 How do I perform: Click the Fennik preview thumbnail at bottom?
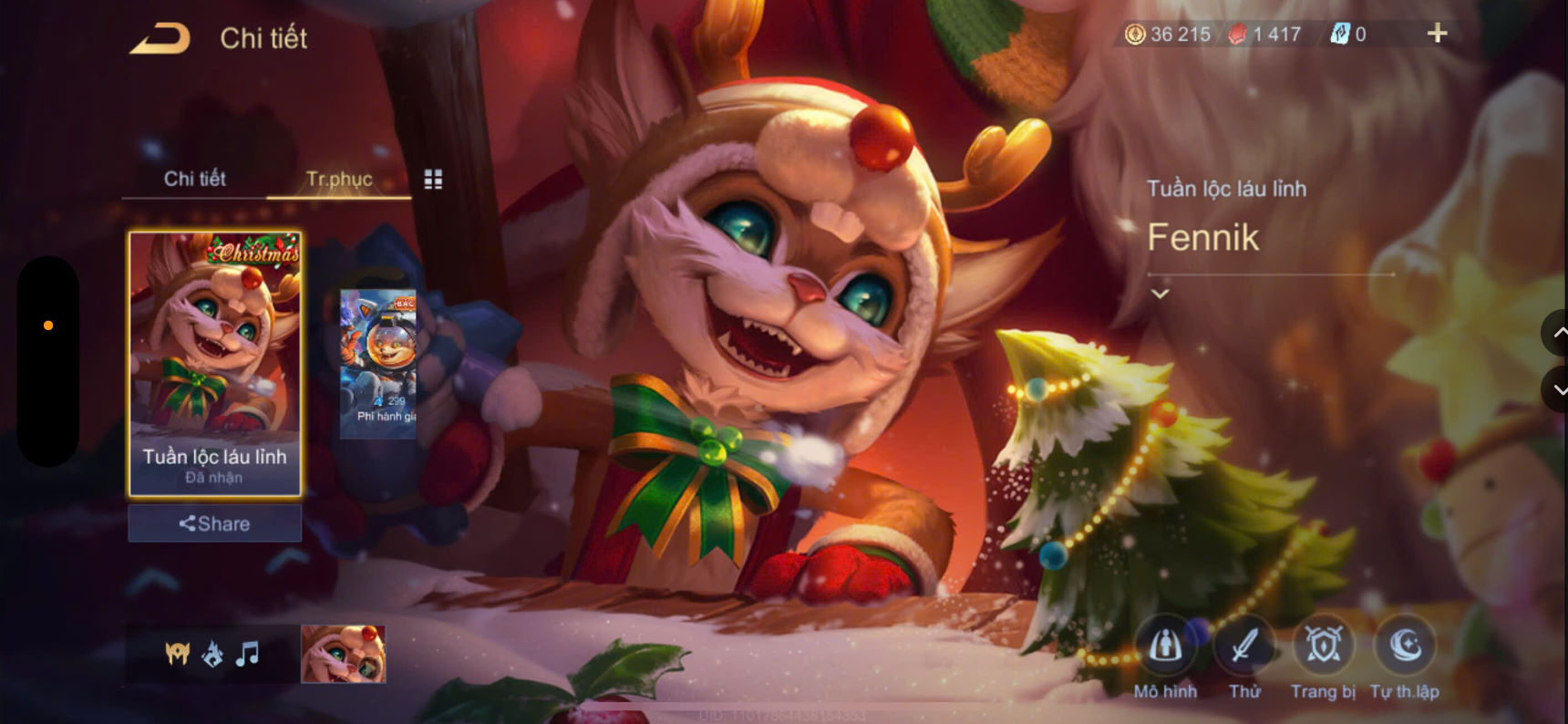coord(345,653)
